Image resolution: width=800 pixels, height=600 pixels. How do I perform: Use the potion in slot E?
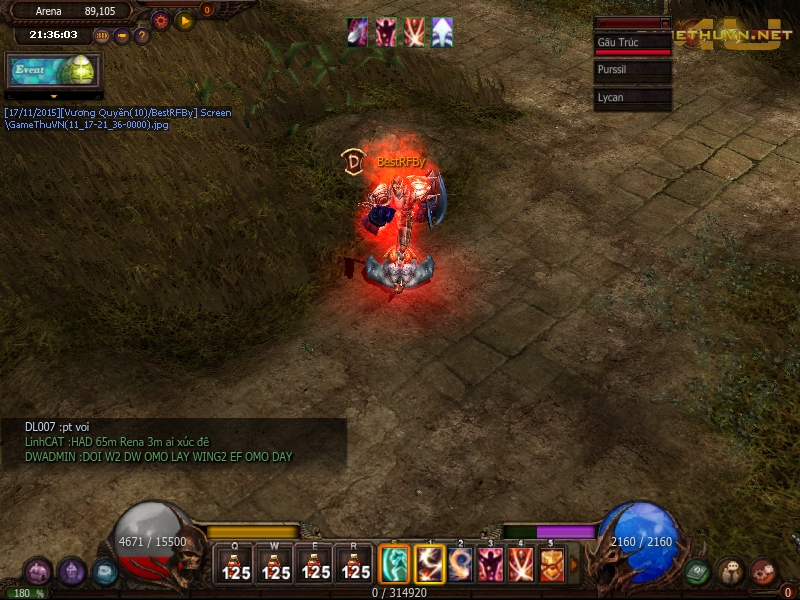[315, 565]
